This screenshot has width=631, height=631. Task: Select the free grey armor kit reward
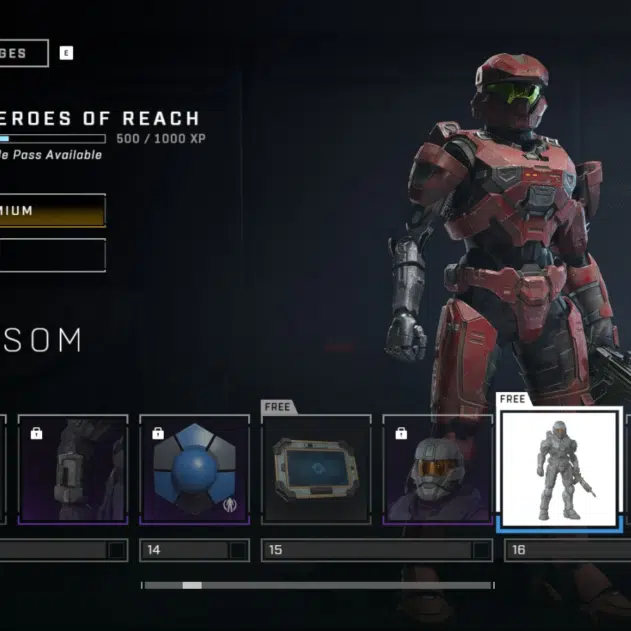560,469
